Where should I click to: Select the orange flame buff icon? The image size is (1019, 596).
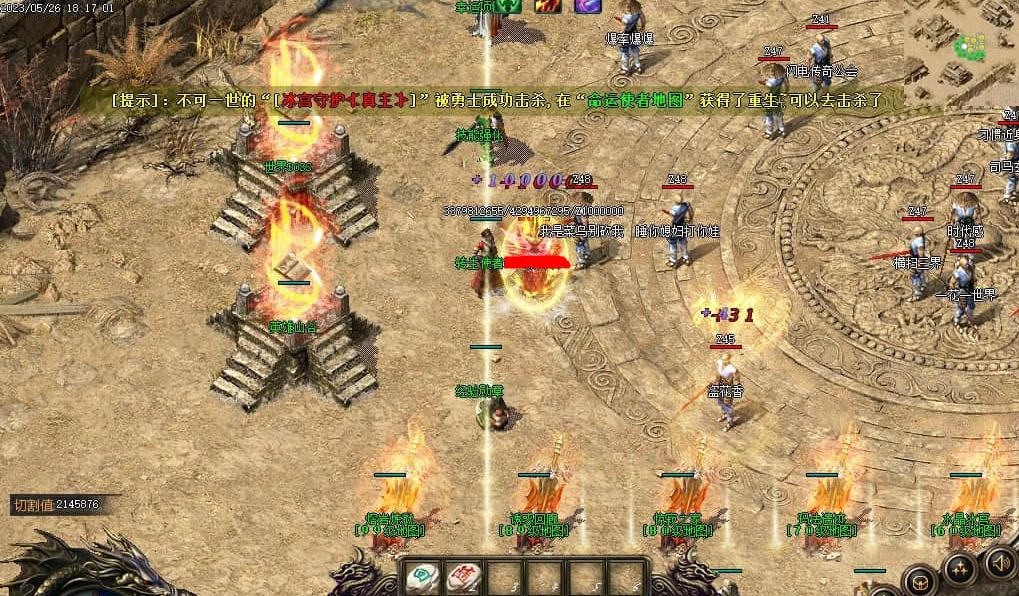(x=547, y=6)
